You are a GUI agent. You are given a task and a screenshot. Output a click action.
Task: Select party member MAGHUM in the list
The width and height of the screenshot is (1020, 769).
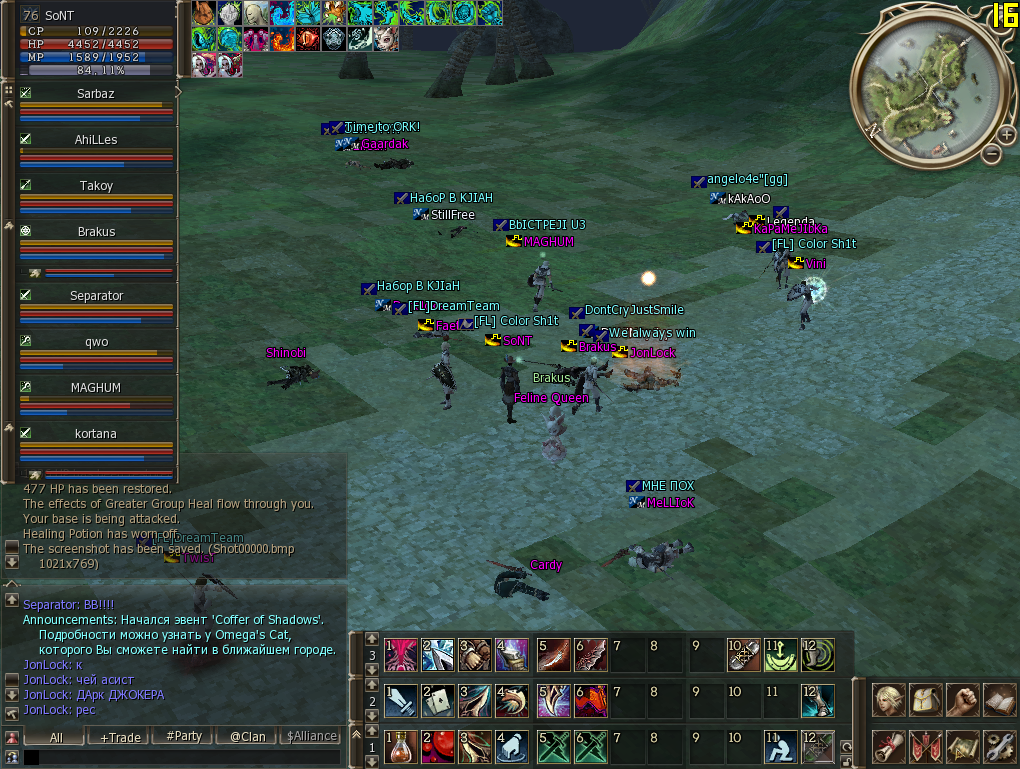pos(96,388)
